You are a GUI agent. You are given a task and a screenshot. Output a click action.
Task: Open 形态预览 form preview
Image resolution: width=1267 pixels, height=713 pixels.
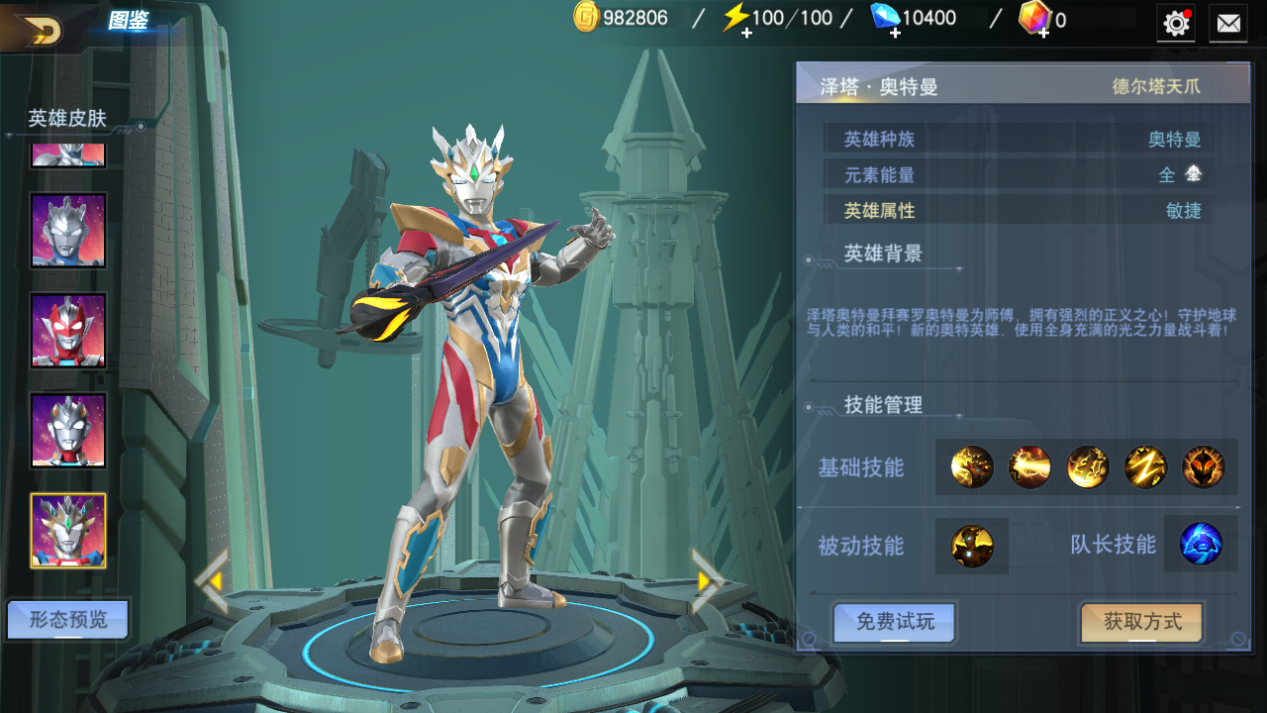click(68, 620)
